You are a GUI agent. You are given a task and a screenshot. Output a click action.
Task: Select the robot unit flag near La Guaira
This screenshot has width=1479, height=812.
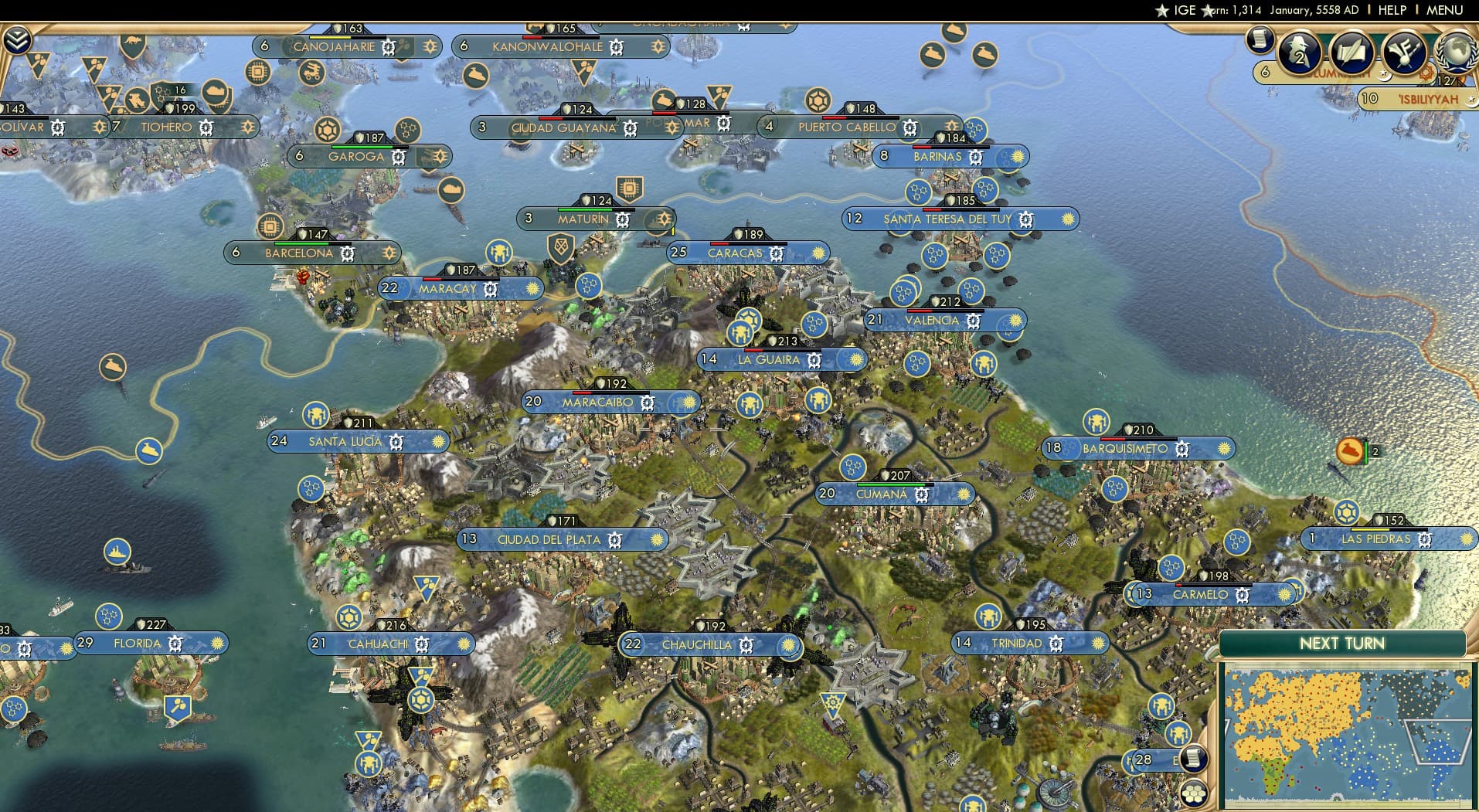point(741,335)
